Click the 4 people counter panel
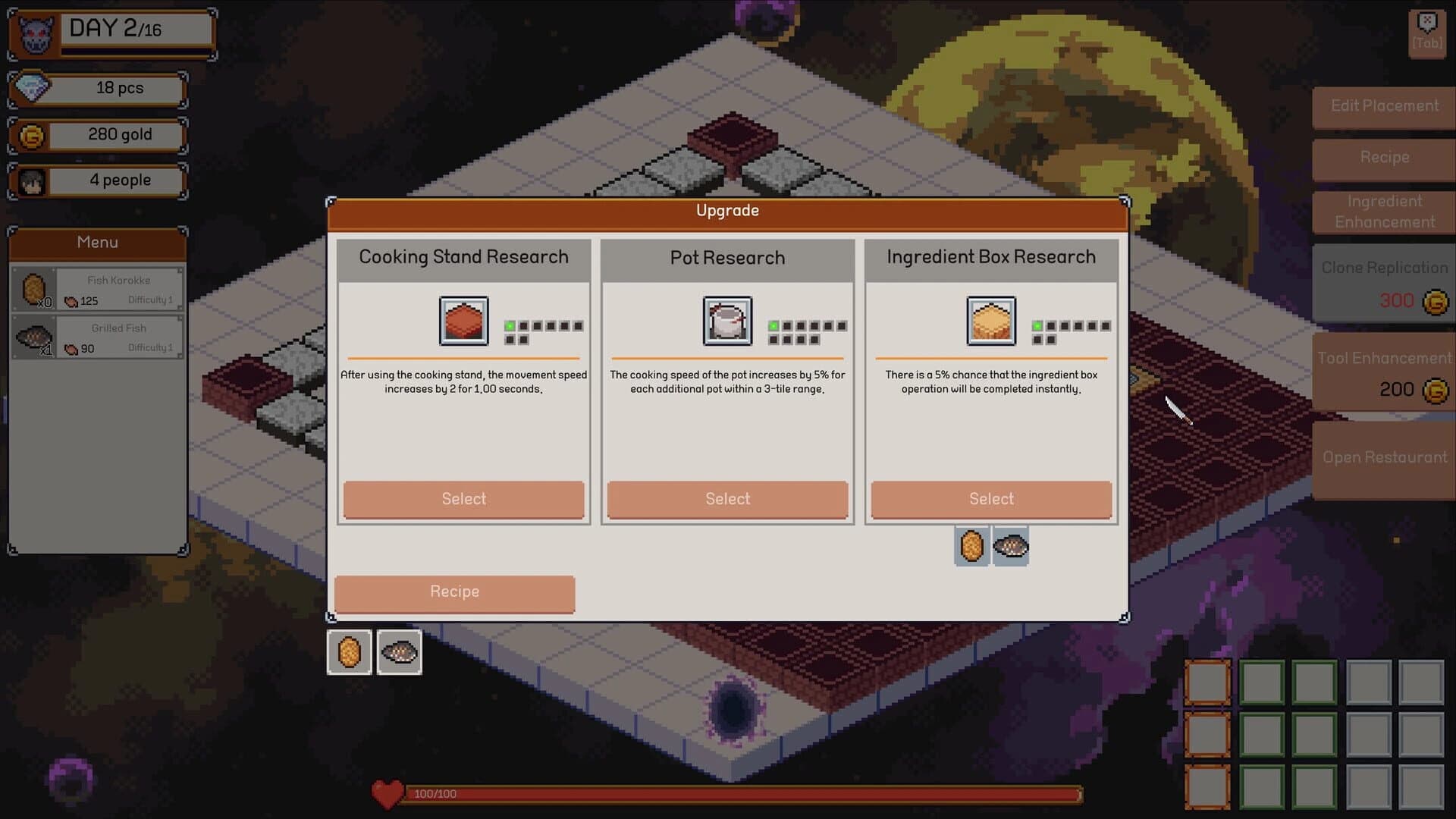This screenshot has width=1456, height=819. coord(97,180)
